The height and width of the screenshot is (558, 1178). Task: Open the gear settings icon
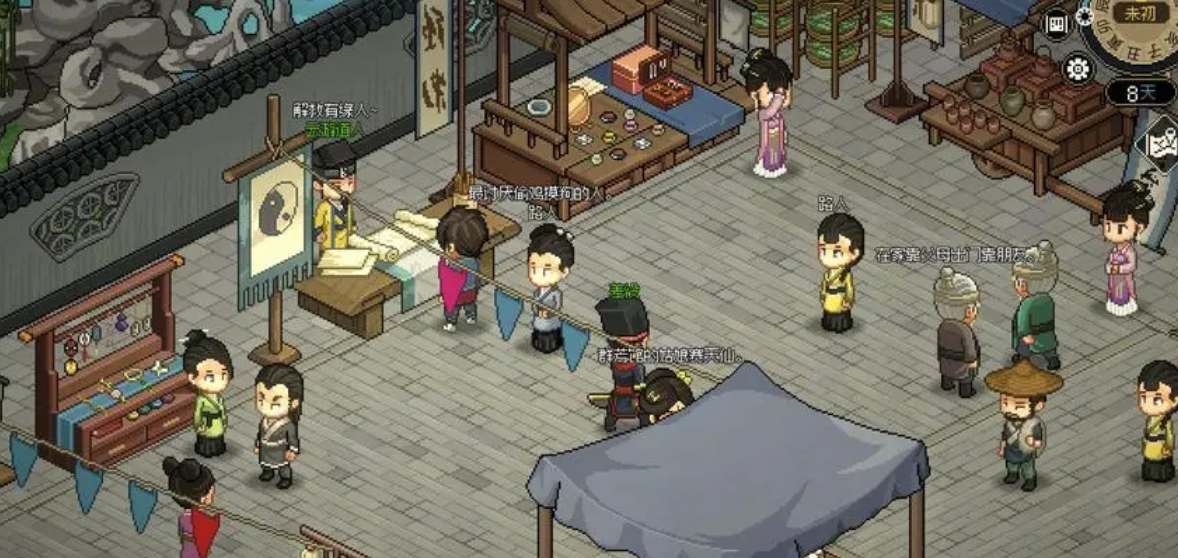tap(1078, 68)
